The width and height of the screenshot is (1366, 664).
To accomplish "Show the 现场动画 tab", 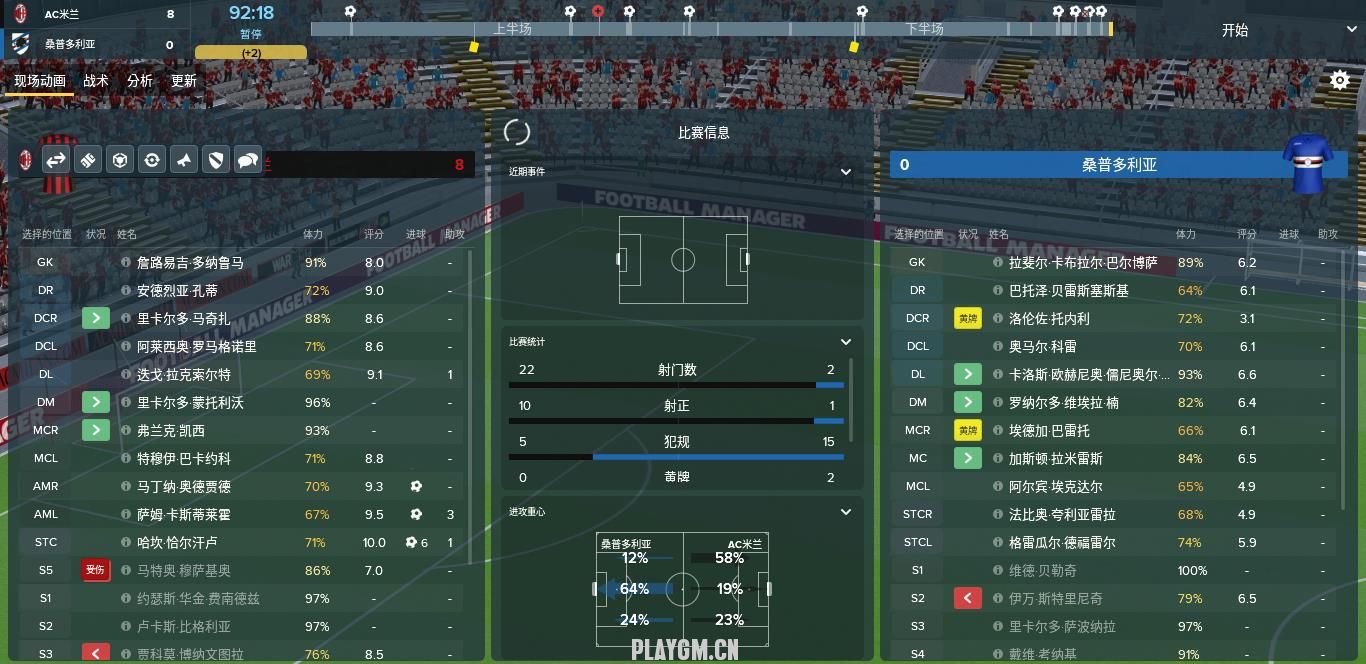I will point(40,81).
